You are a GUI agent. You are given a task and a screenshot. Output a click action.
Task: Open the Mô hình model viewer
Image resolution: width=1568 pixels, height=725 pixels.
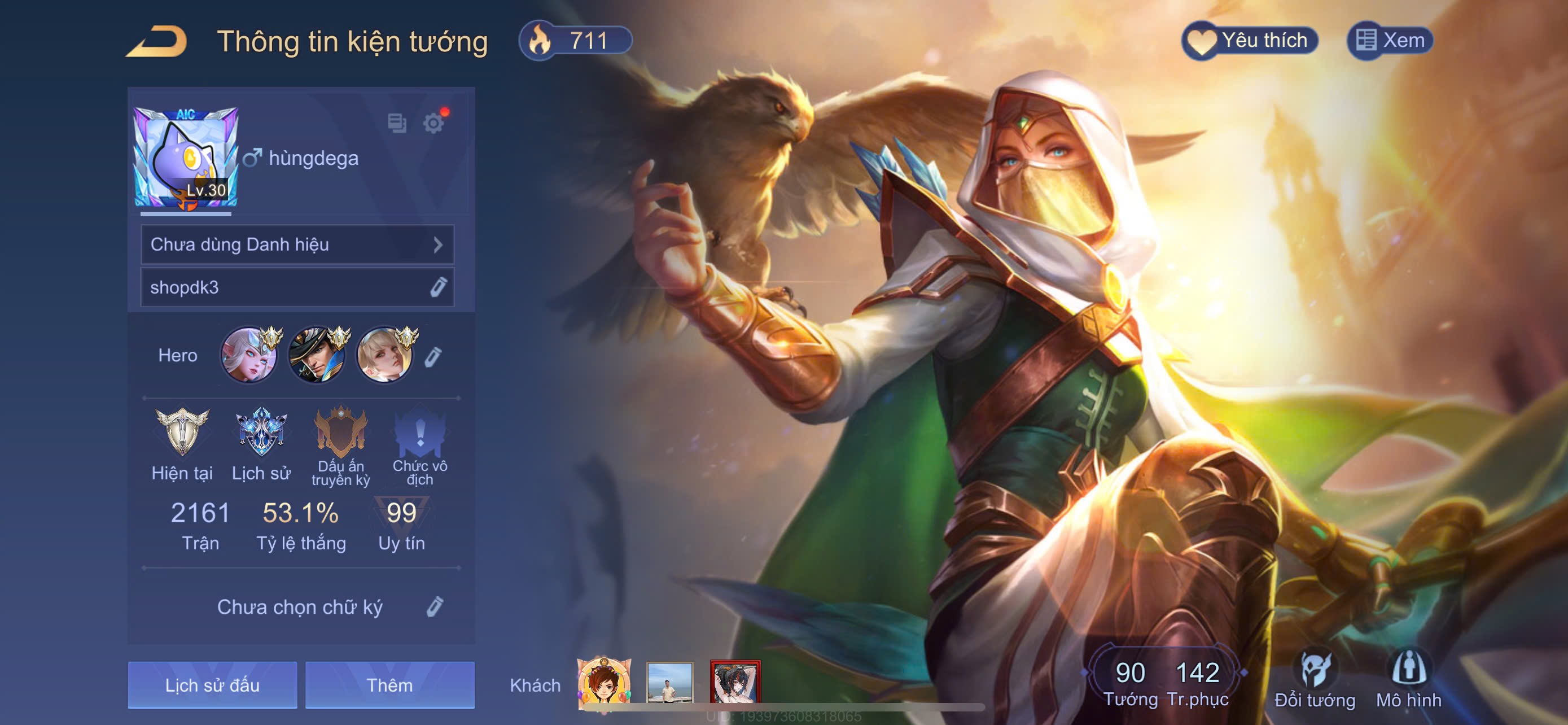click(1408, 680)
